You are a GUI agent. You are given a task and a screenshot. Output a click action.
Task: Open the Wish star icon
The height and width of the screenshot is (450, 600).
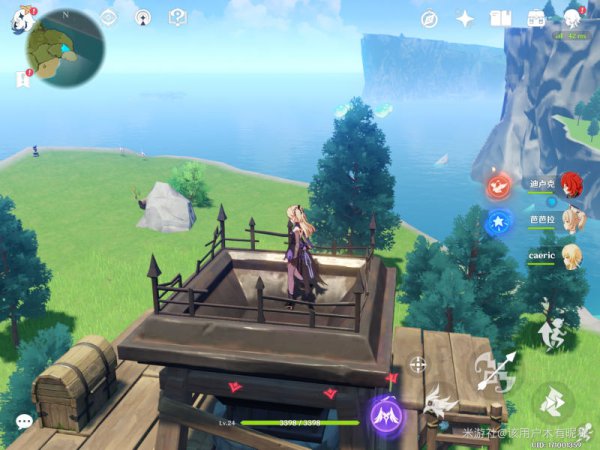coord(465,18)
